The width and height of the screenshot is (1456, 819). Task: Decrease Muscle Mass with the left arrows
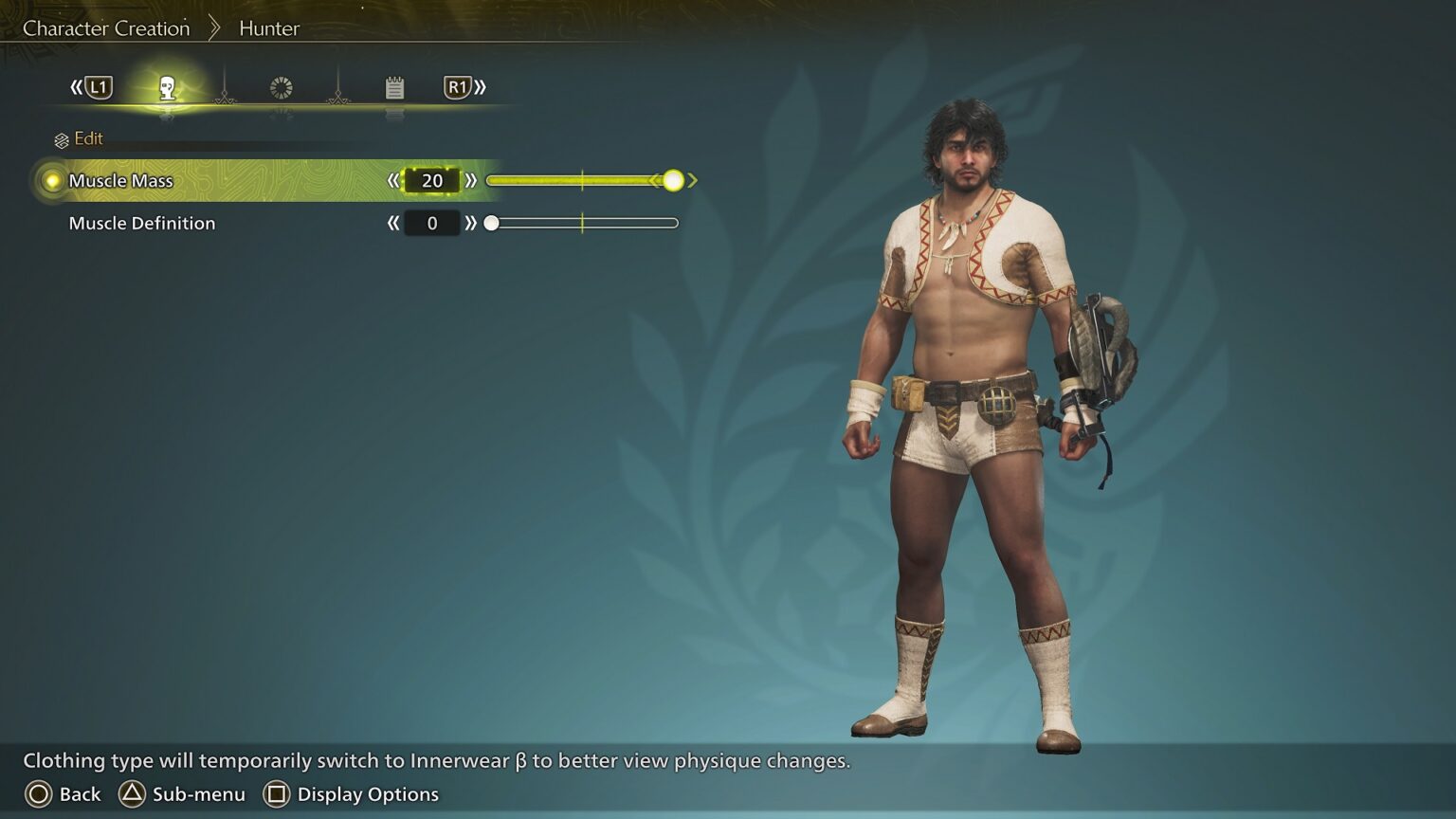(393, 181)
